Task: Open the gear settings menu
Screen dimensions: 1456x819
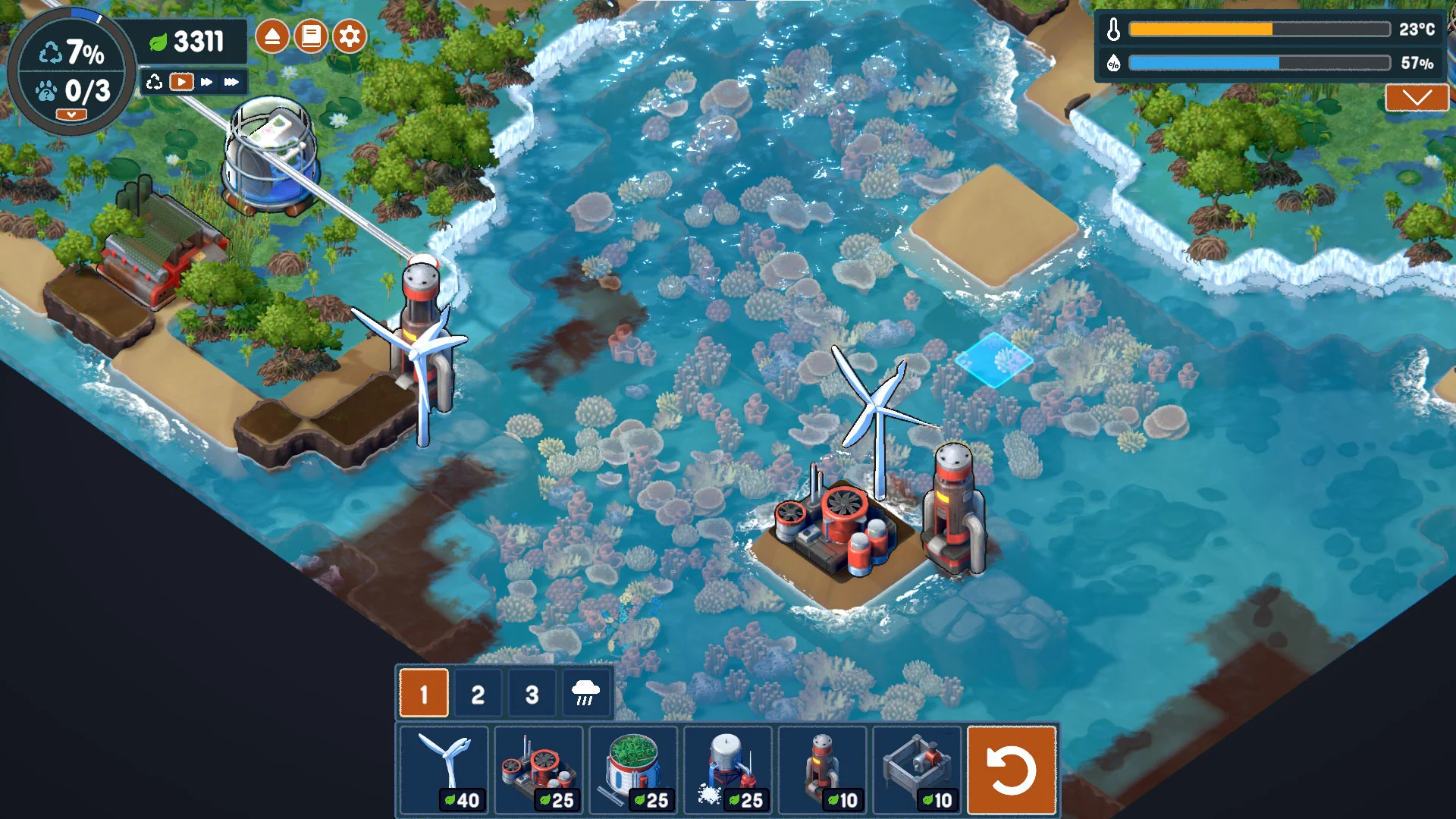Action: point(350,36)
